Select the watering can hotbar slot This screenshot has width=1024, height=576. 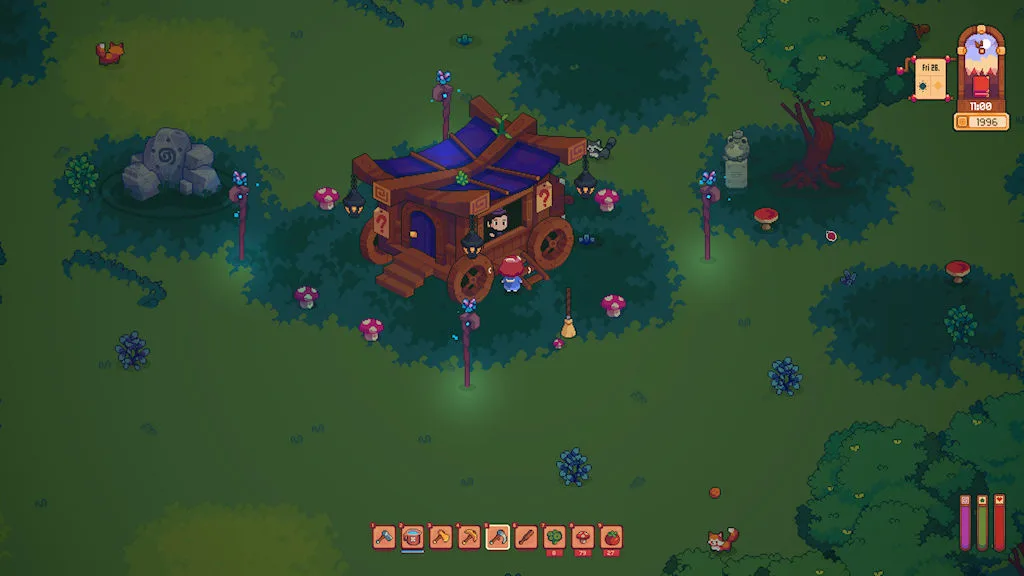[412, 538]
